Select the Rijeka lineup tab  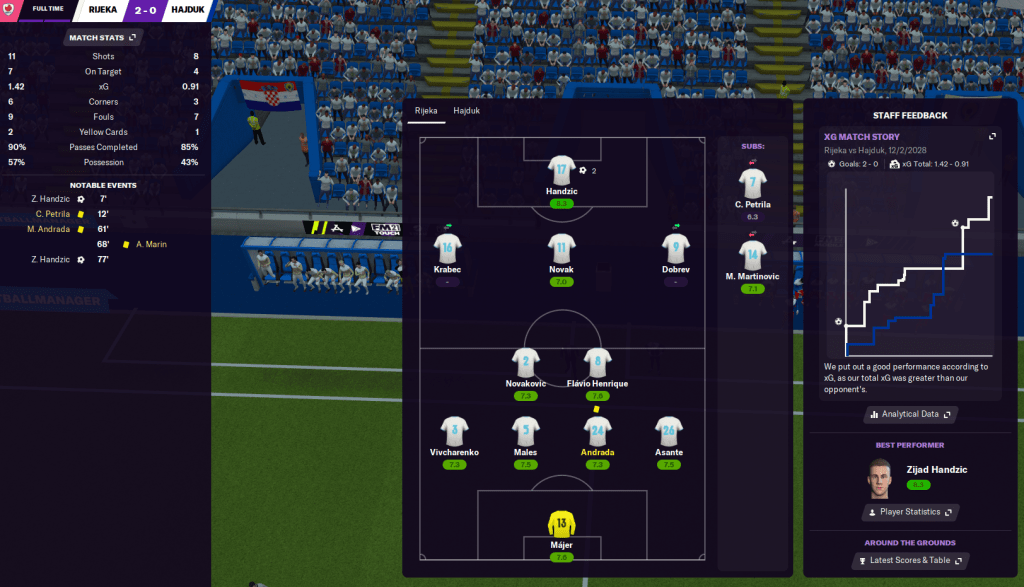click(426, 111)
